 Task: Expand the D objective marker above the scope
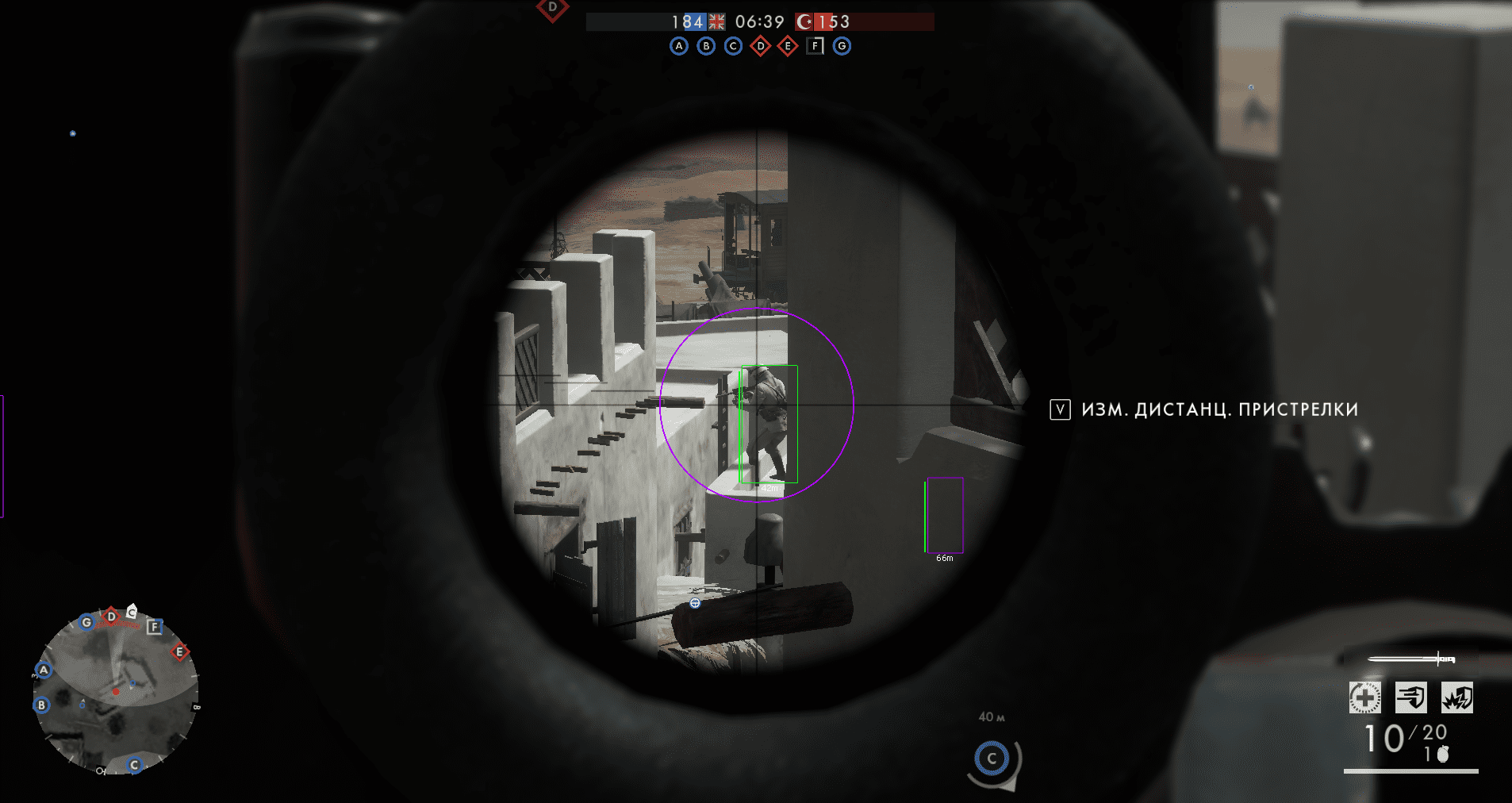tap(551, 8)
